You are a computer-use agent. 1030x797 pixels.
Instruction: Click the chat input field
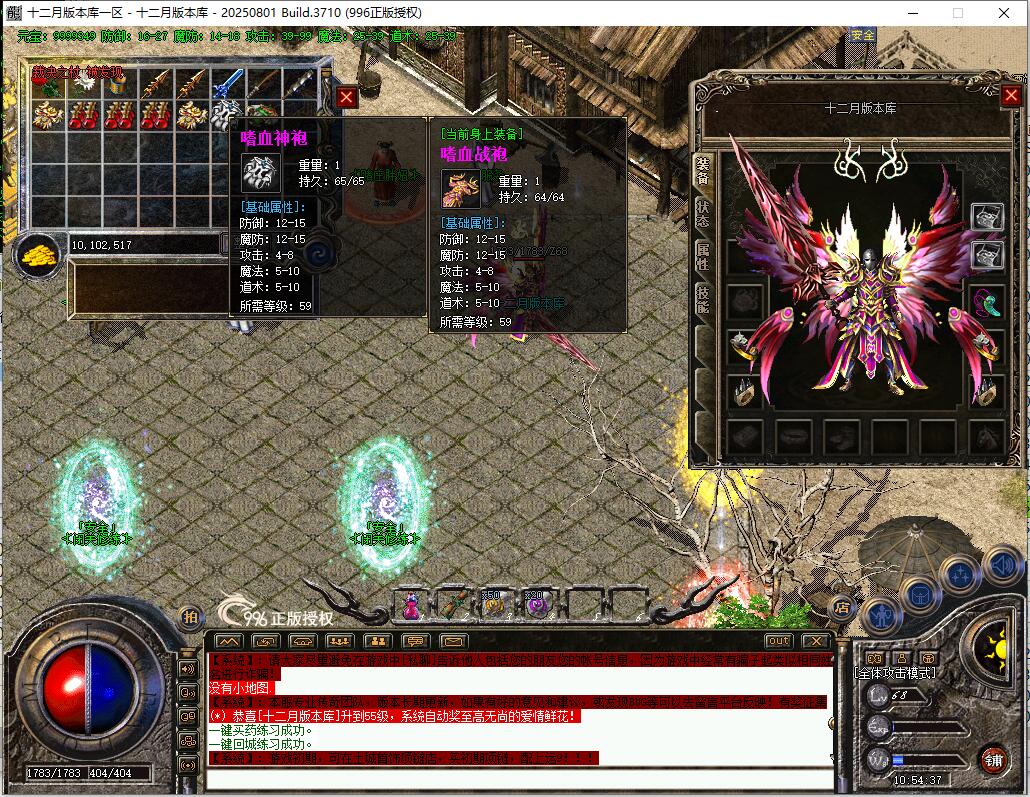[x=520, y=779]
